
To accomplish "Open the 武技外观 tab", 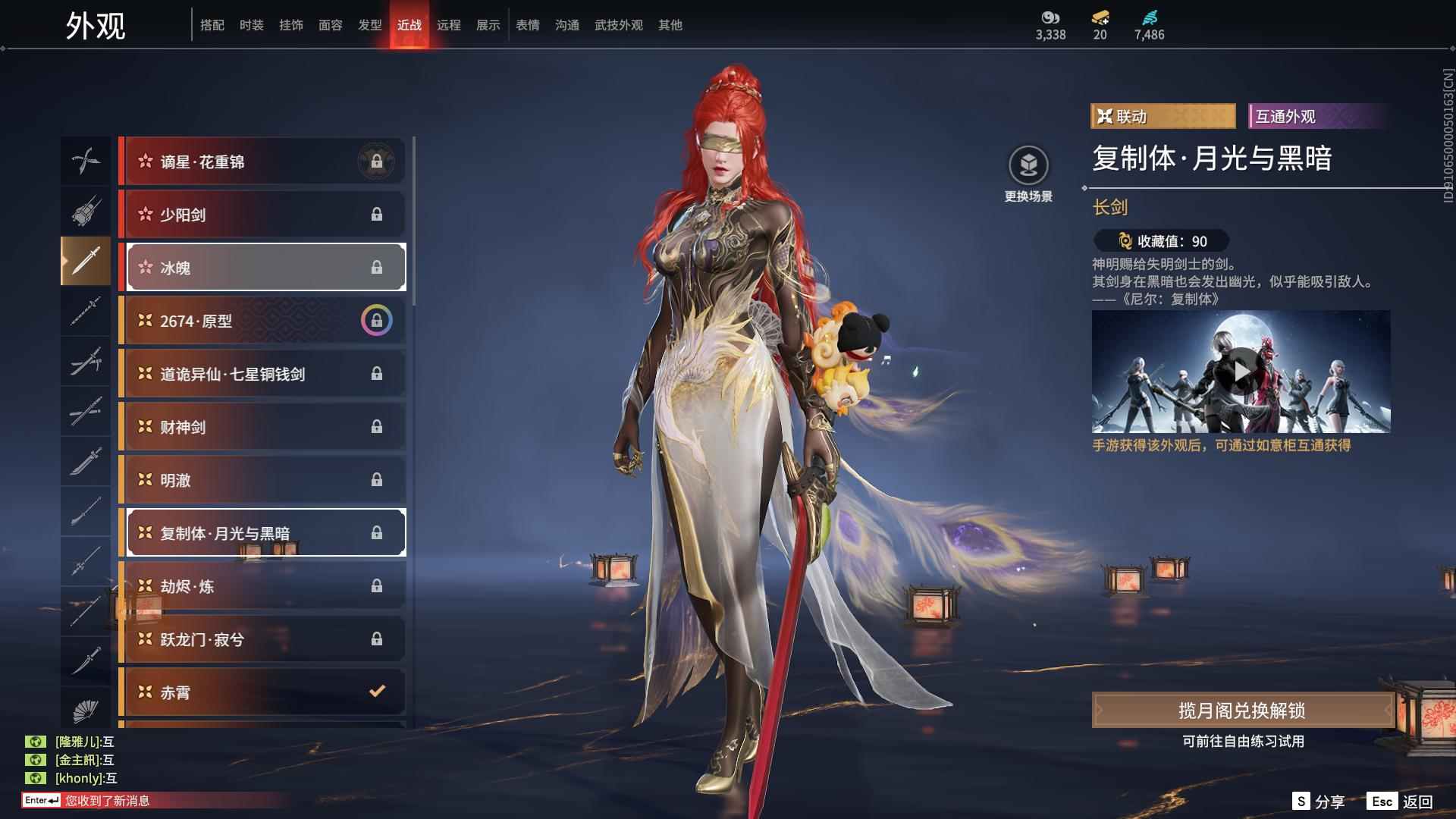I will (618, 25).
